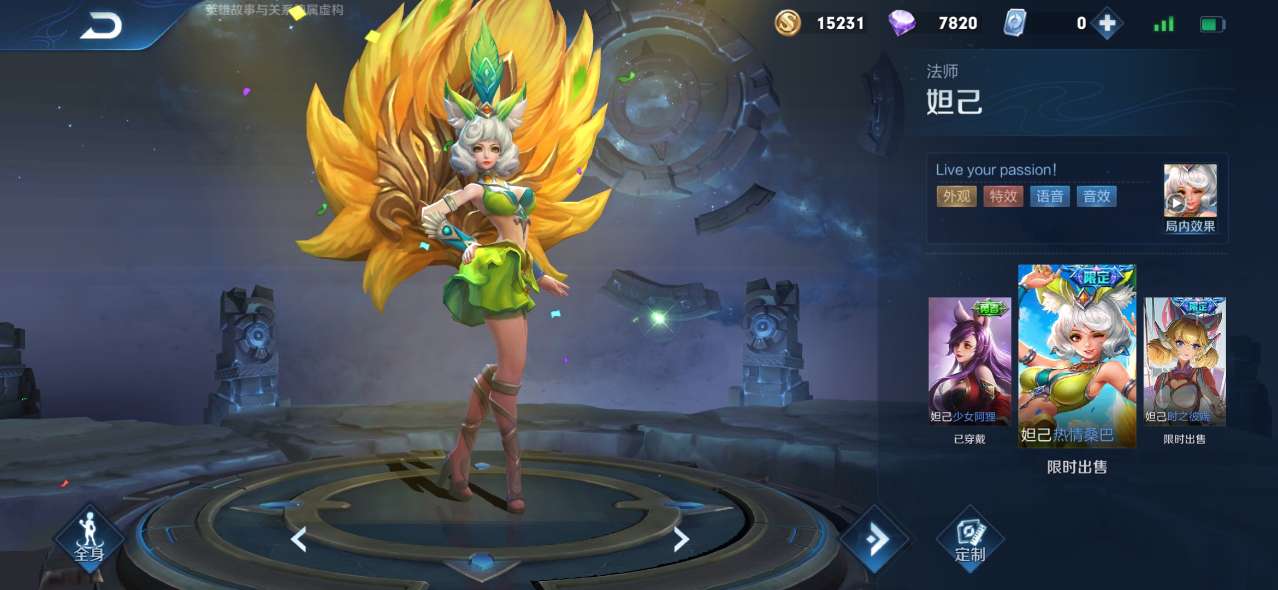Select the 特效 effects tag
The width and height of the screenshot is (1278, 590).
click(1003, 196)
